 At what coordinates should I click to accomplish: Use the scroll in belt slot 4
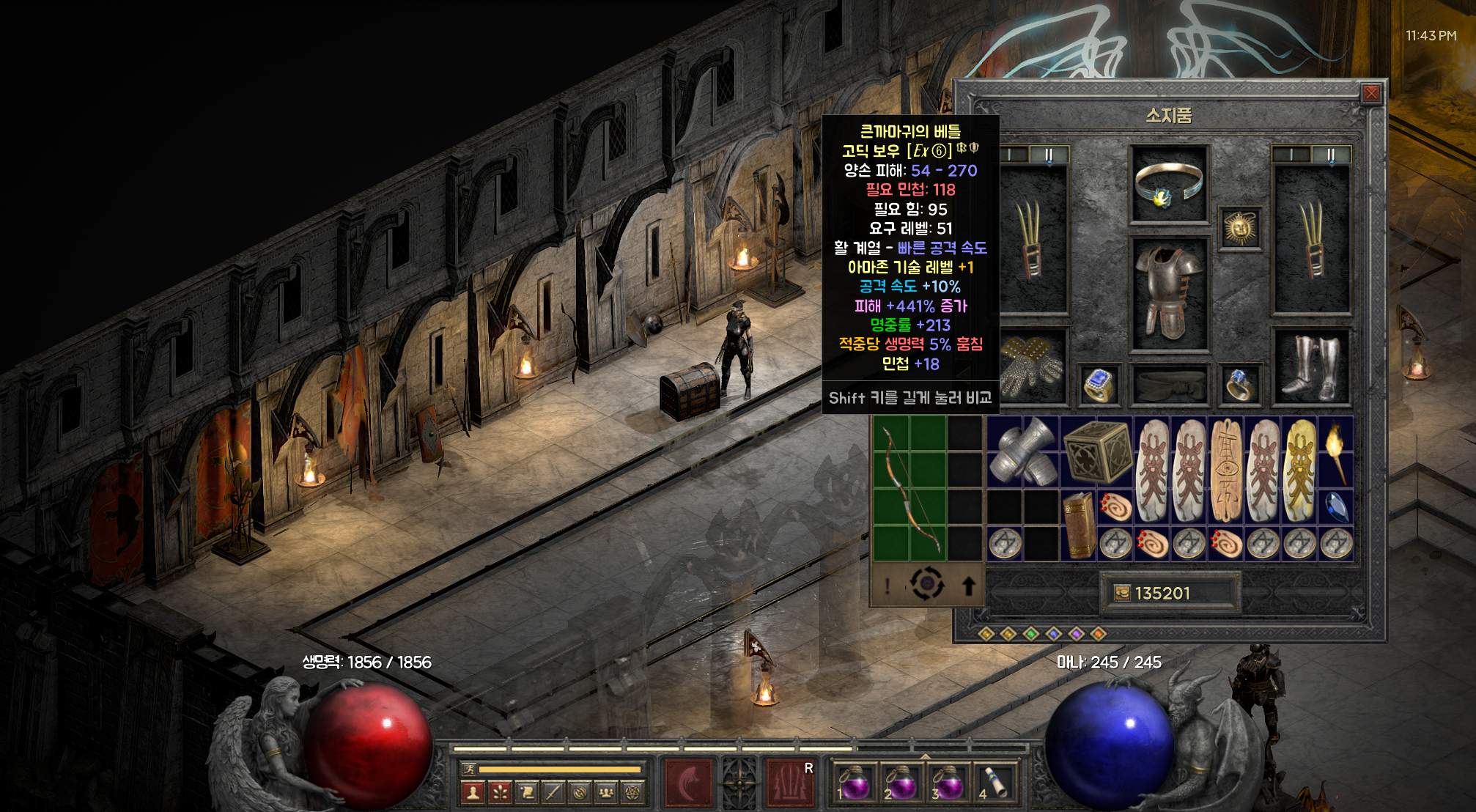995,783
